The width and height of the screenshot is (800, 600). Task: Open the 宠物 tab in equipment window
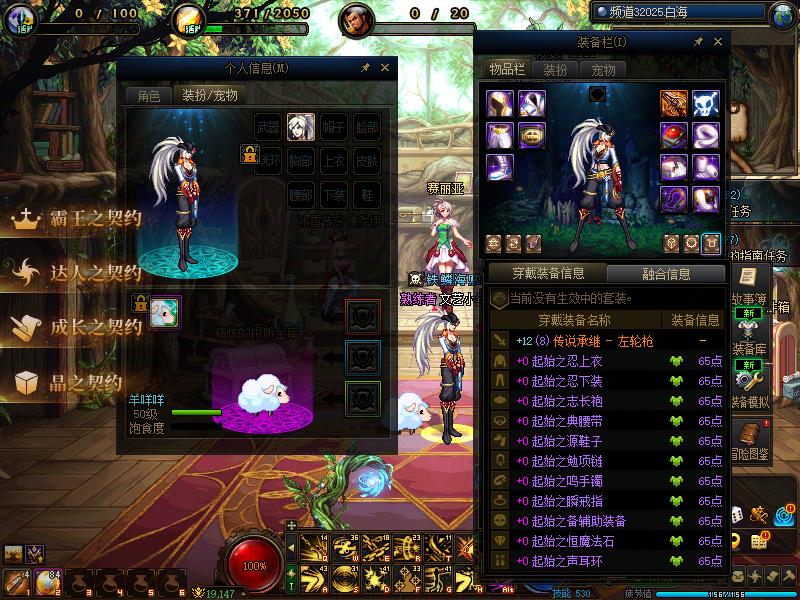[x=603, y=70]
